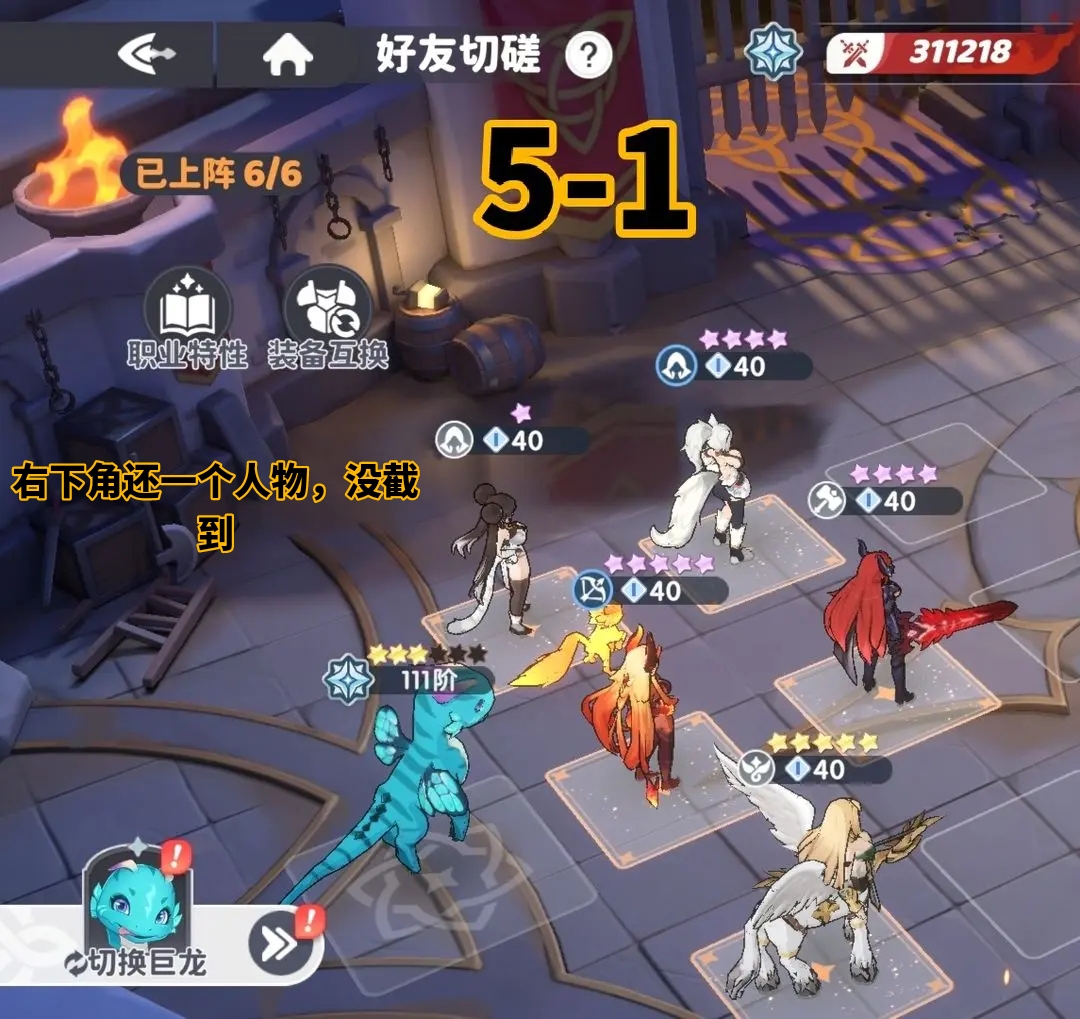Open the question mark help info
Viewport: 1080px width, 1019px height.
588,55
